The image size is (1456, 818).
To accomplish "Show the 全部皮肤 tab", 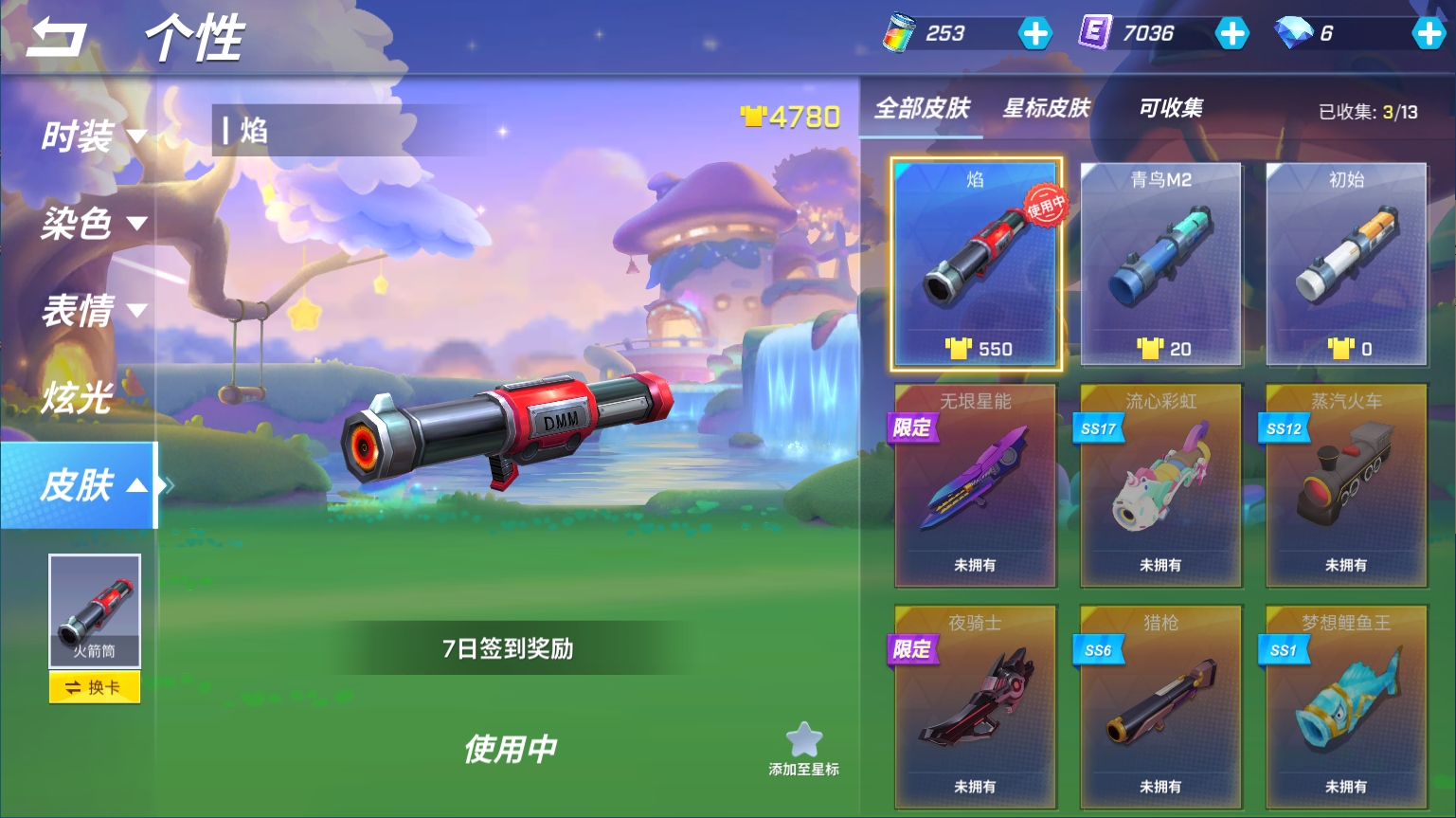I will click(x=922, y=108).
